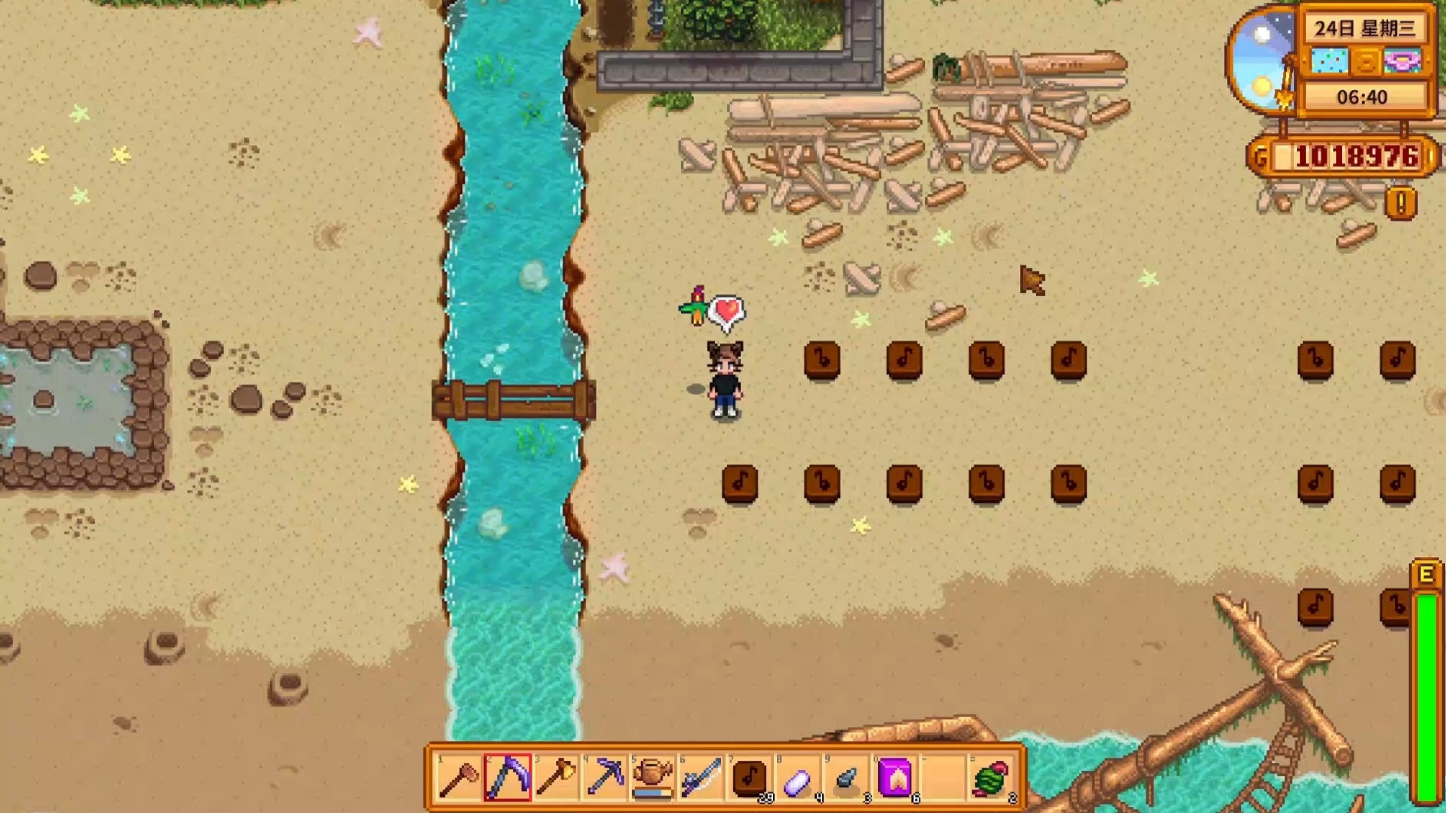1446x813 pixels.
Task: Select the copper watering can
Action: tap(653, 777)
